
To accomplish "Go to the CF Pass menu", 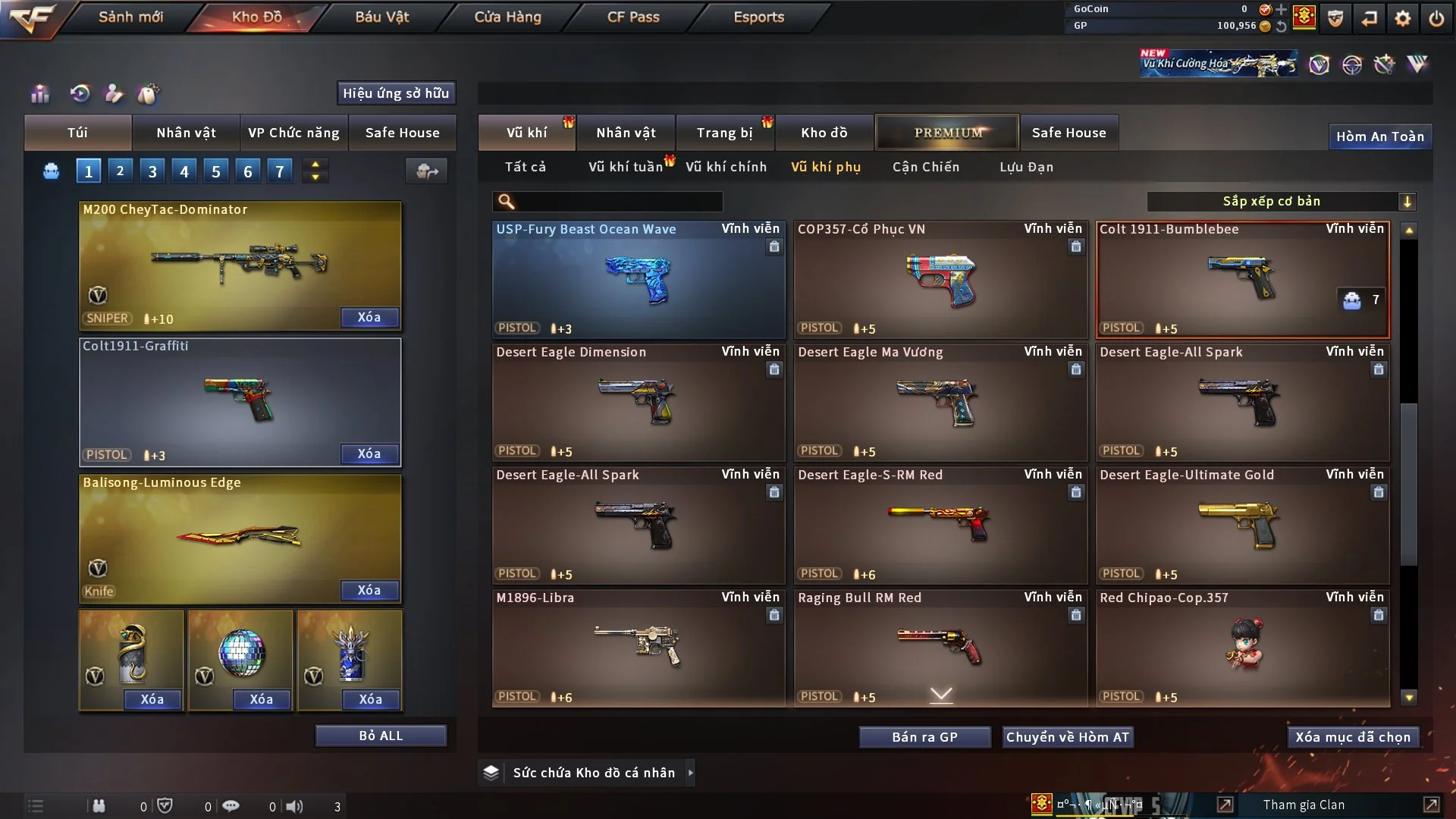I will pyautogui.click(x=633, y=17).
